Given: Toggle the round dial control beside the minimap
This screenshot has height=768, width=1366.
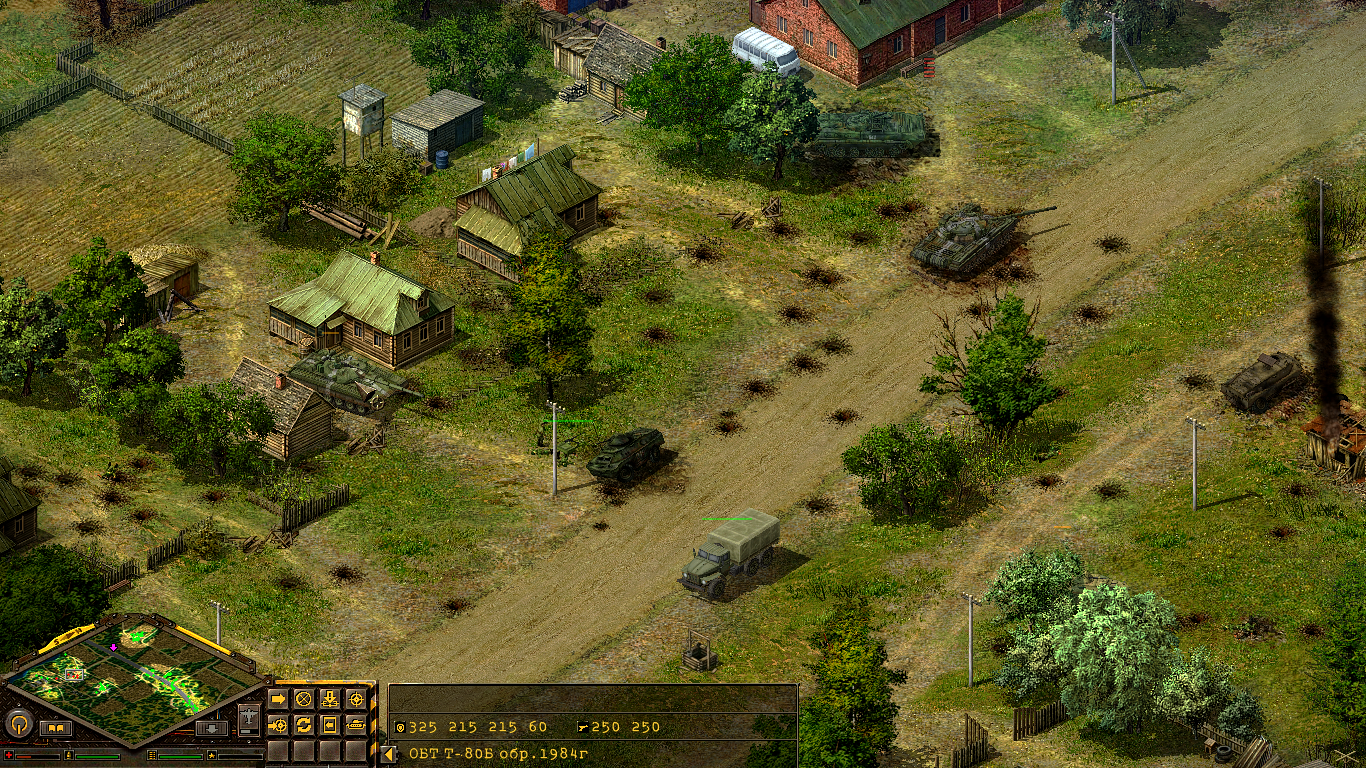Looking at the screenshot, I should (x=19, y=722).
